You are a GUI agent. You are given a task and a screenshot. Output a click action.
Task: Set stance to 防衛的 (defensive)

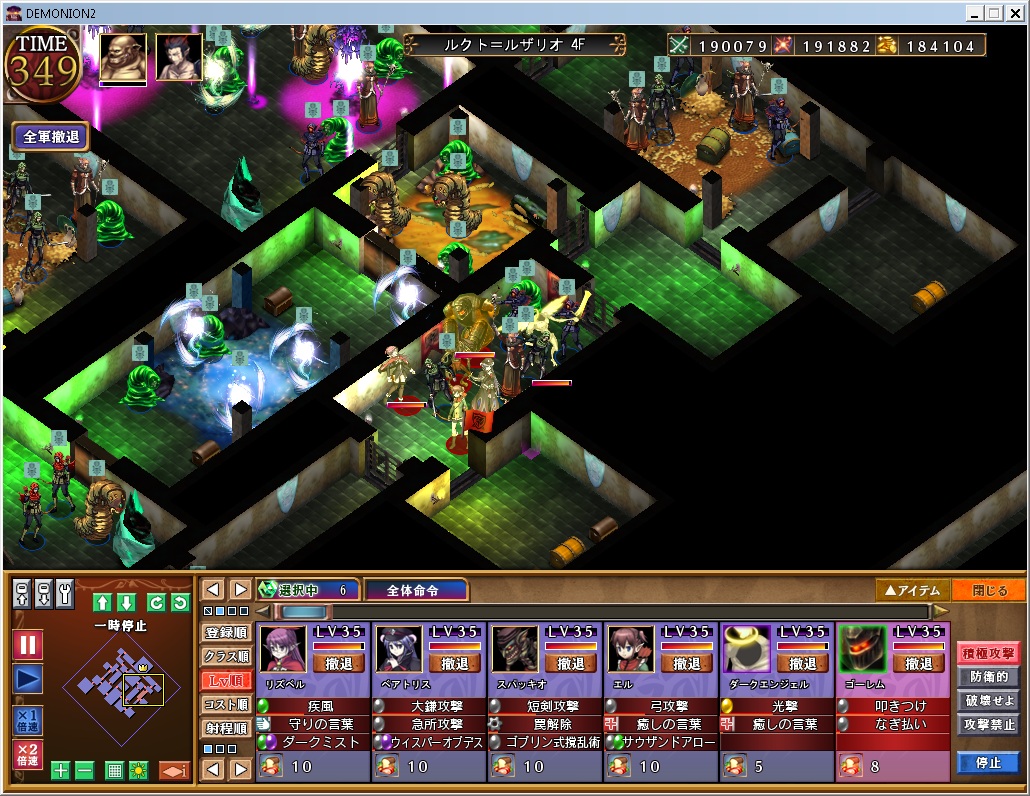click(988, 677)
